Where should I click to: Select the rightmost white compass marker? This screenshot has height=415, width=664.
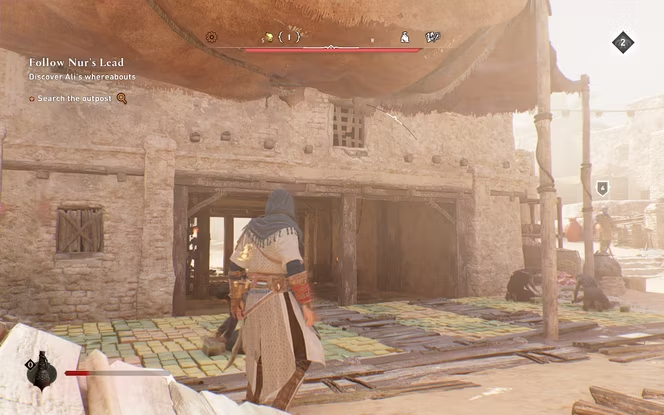click(x=433, y=37)
